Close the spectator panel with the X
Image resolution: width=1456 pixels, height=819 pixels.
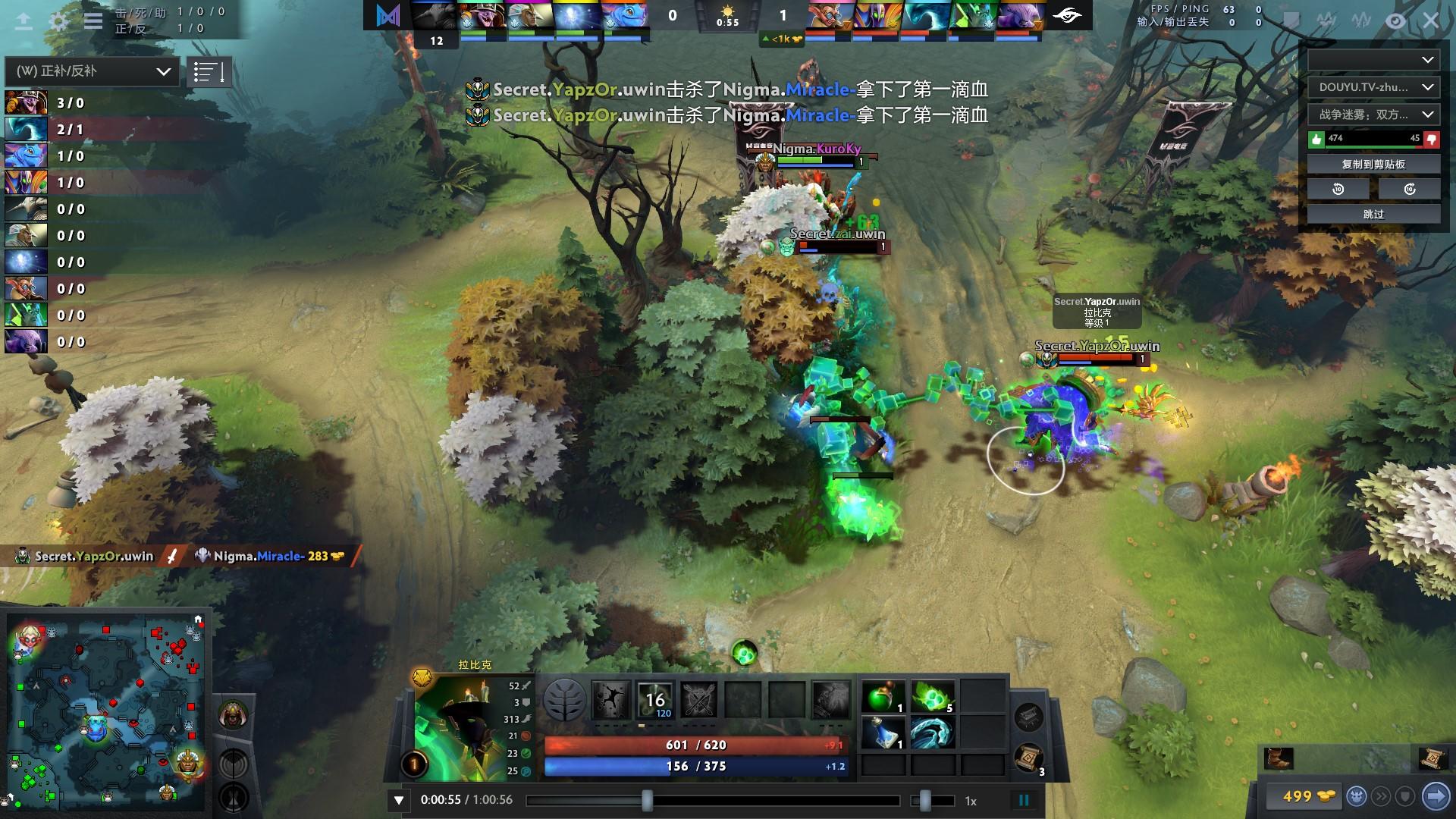pos(1430,20)
